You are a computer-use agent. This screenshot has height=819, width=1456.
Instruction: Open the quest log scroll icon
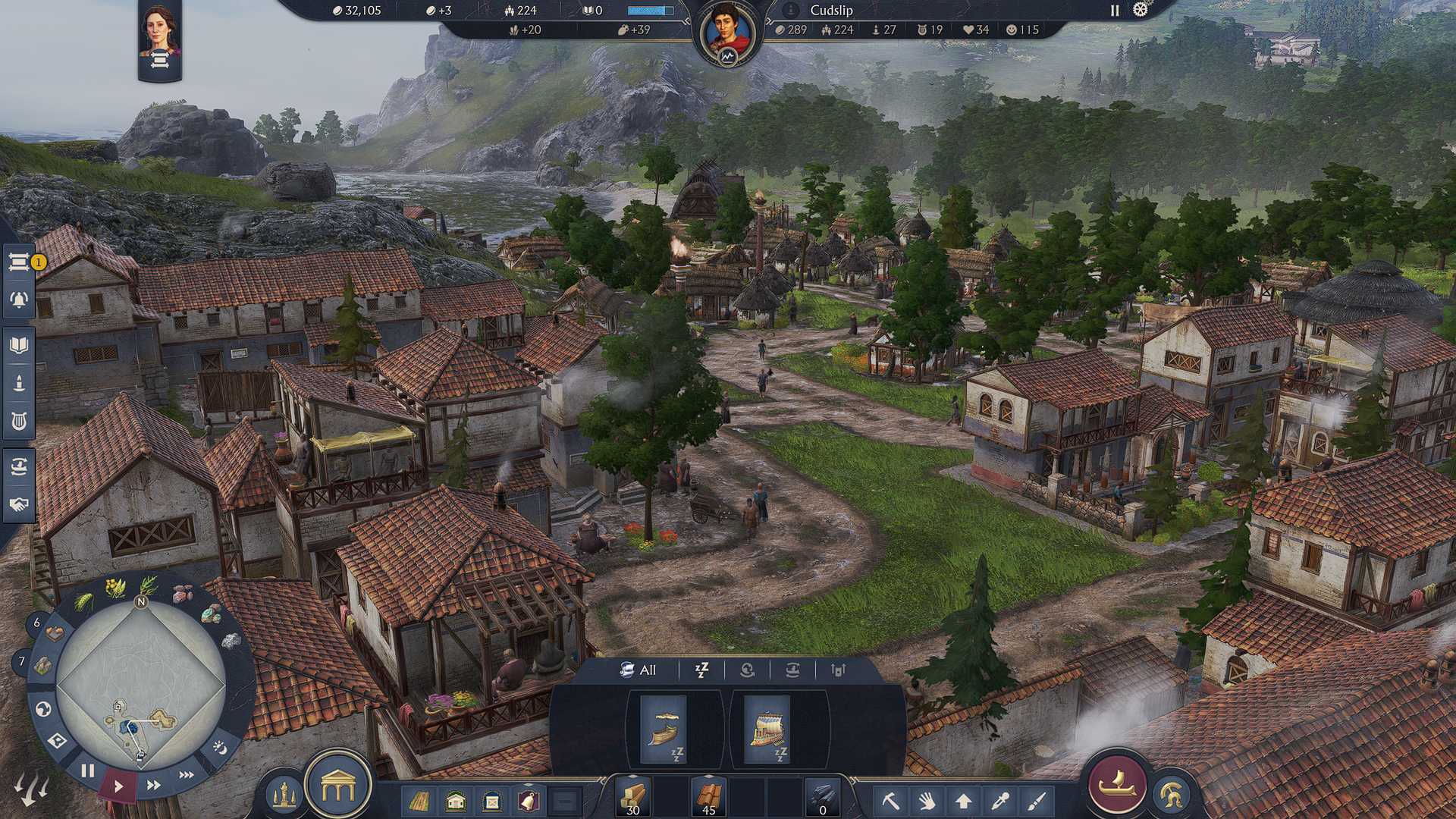point(18,261)
